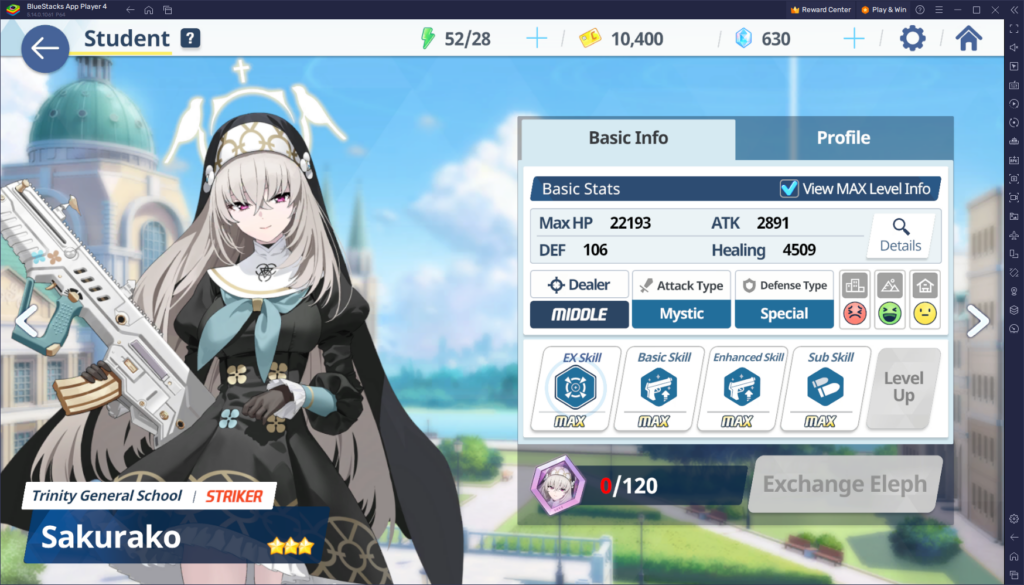Click the skill Level Up button
Screen dimensions: 1024x585
[x=903, y=387]
